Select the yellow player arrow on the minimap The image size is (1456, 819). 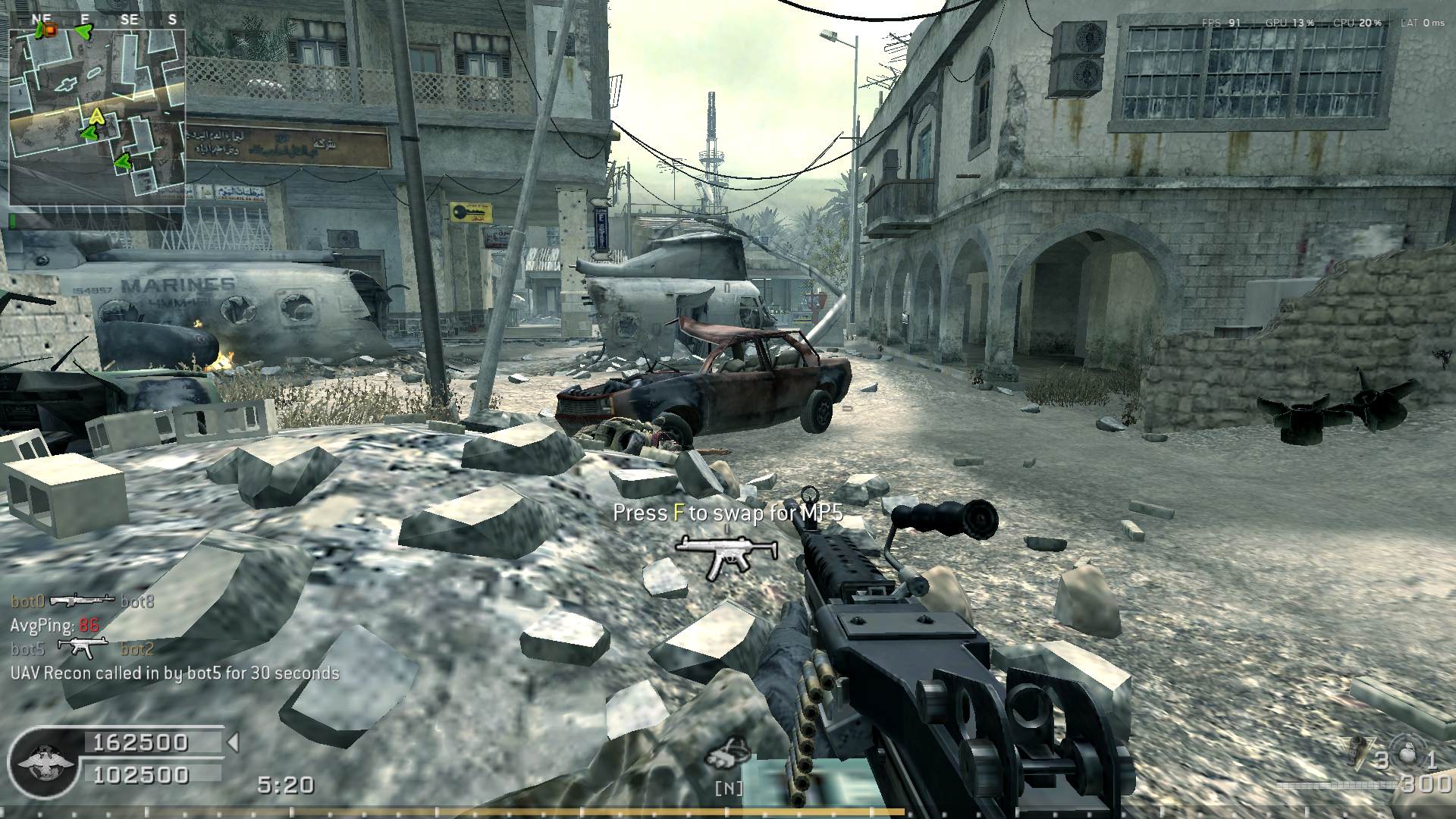(96, 116)
